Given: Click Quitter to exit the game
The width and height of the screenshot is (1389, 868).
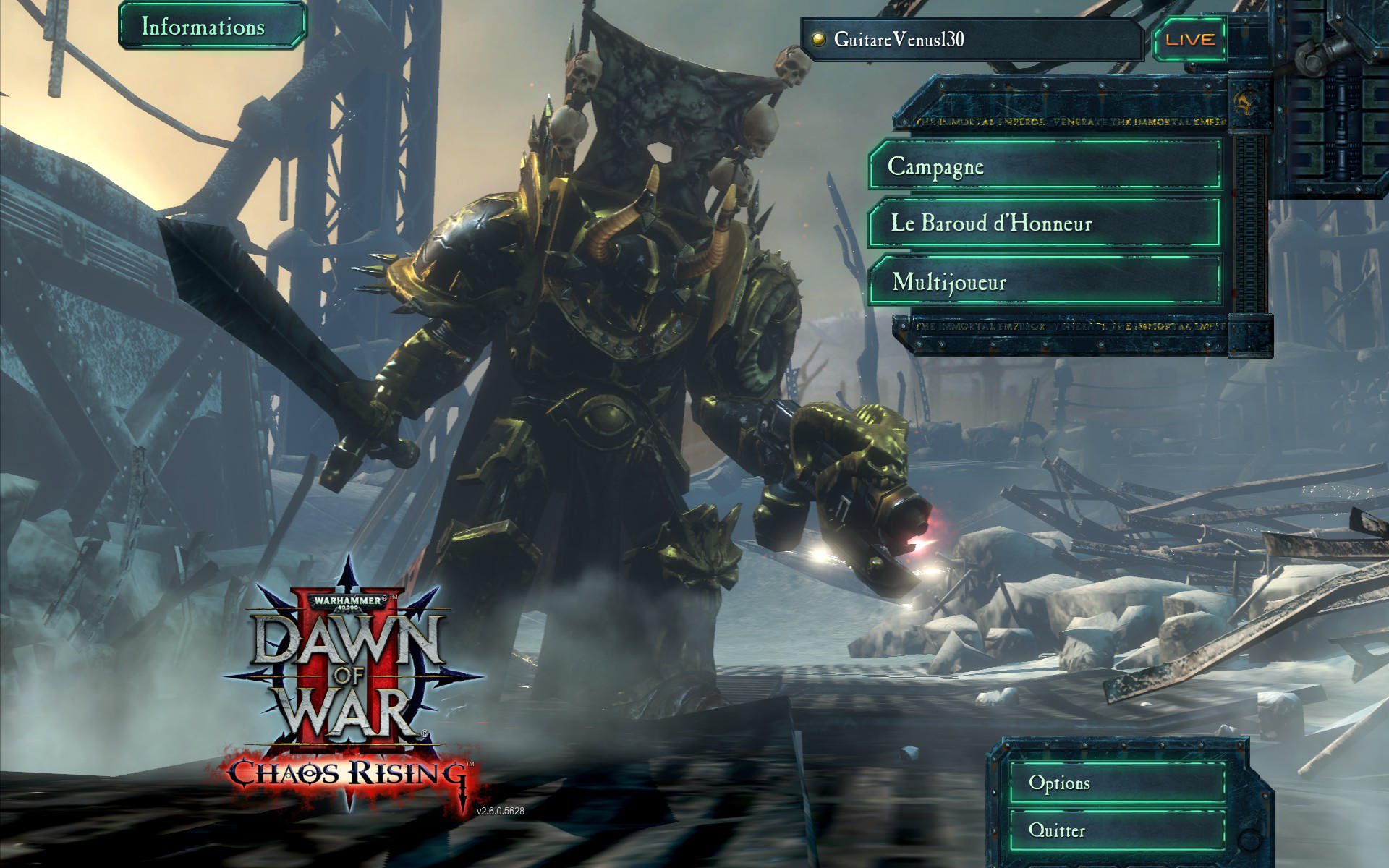Looking at the screenshot, I should [x=1116, y=830].
